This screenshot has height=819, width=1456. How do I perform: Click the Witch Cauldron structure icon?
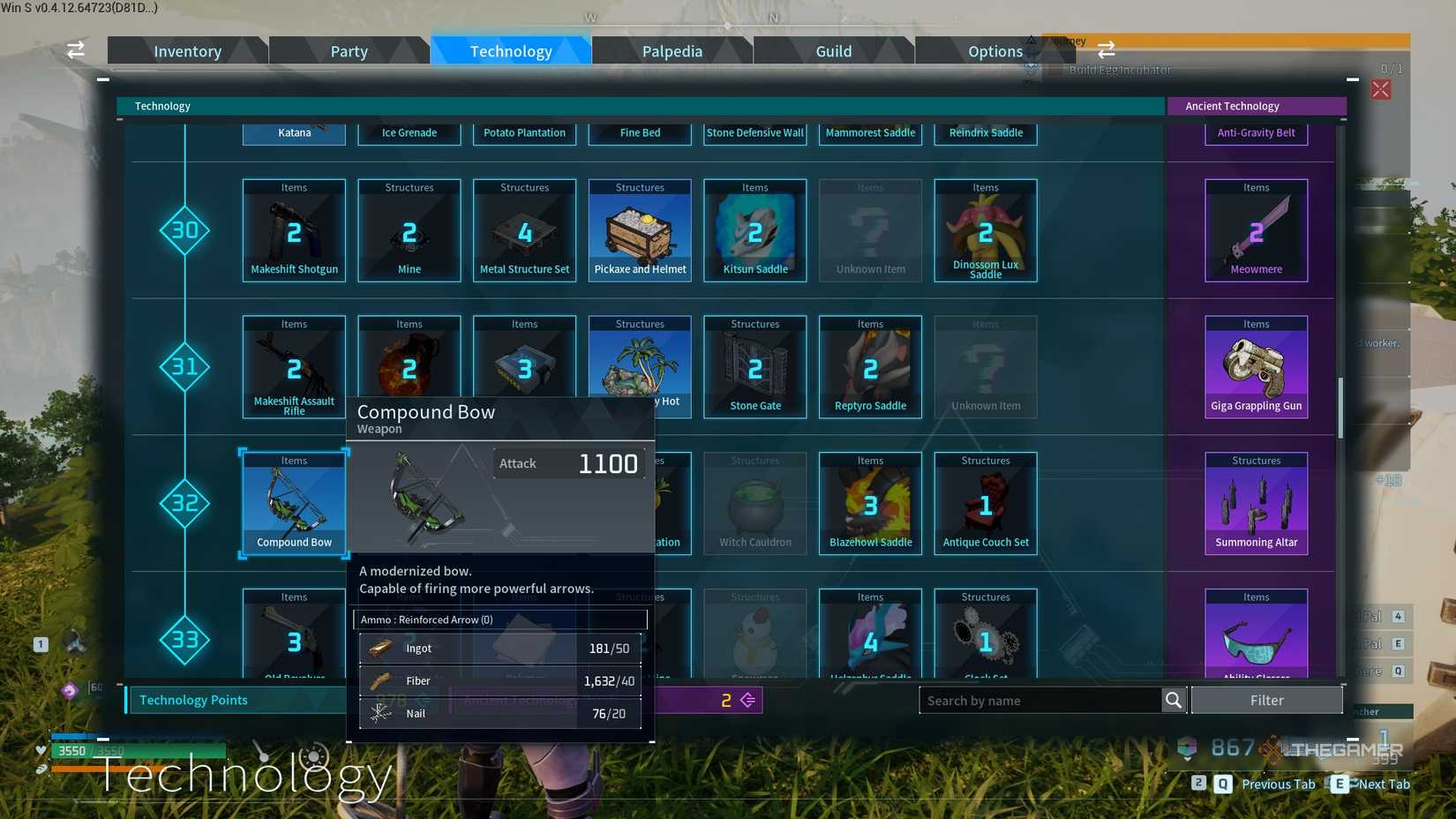[x=754, y=503]
